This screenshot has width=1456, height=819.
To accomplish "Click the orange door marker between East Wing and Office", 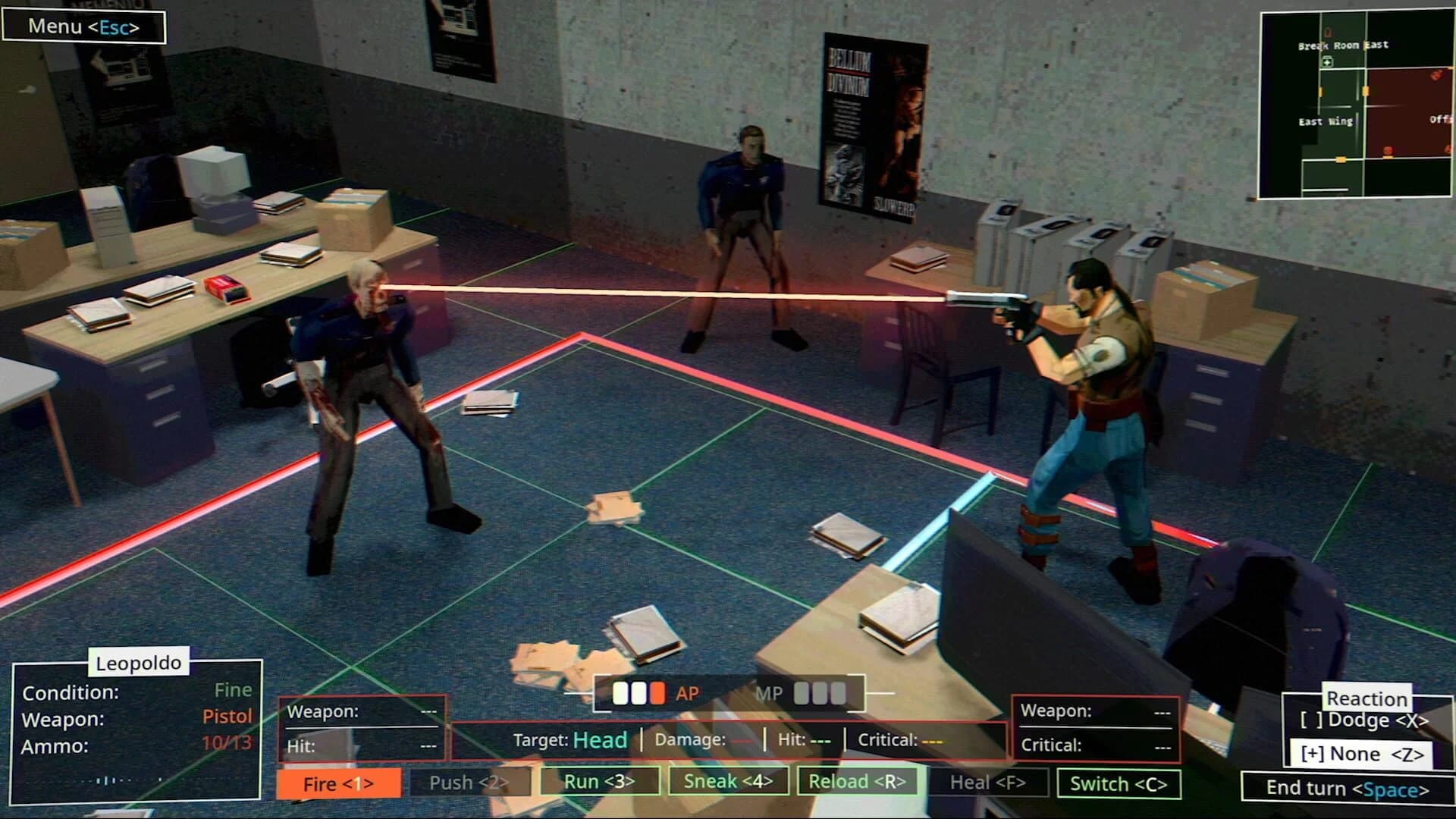I will point(1366,92).
